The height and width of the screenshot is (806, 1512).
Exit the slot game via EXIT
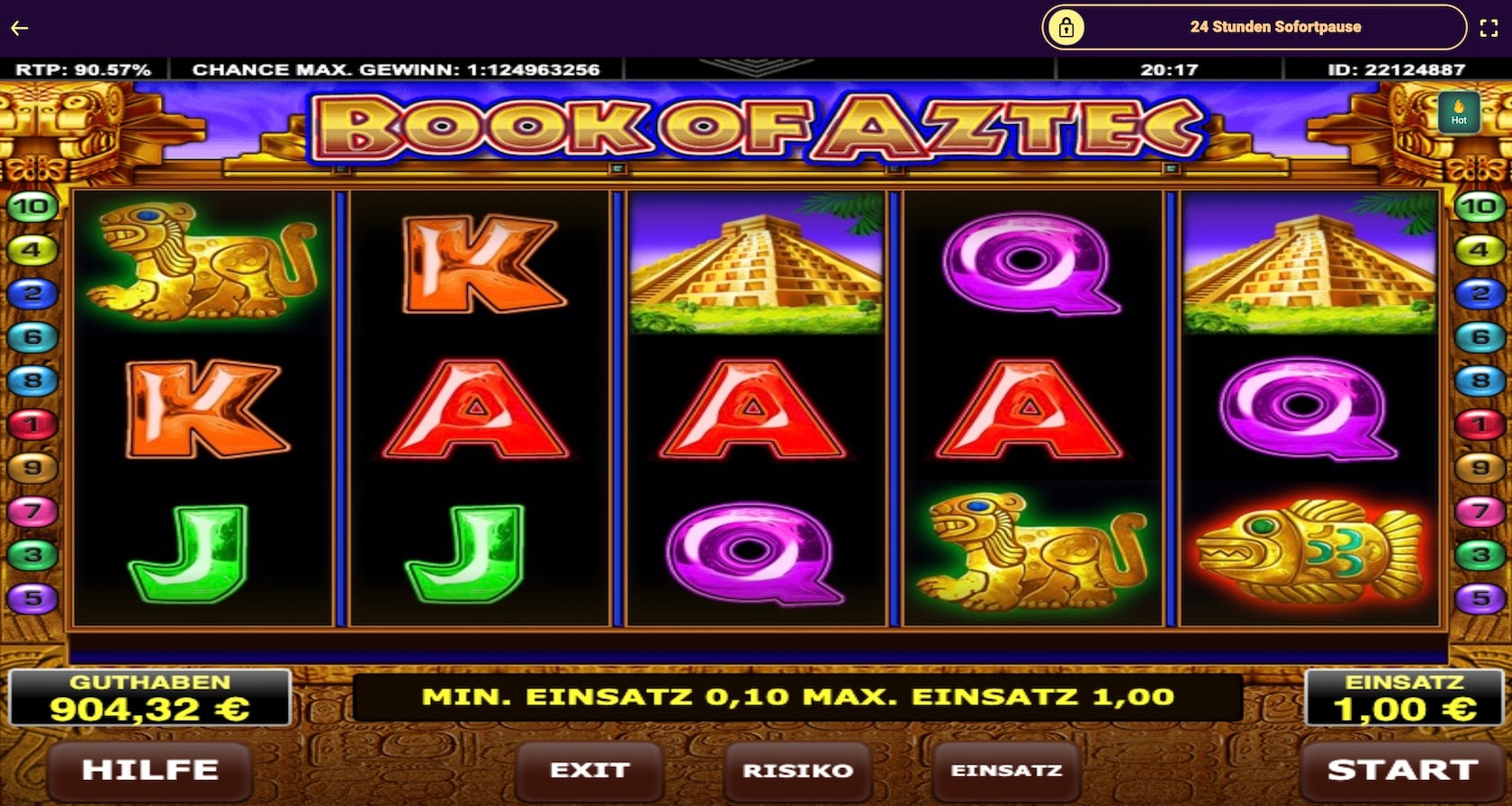click(589, 771)
